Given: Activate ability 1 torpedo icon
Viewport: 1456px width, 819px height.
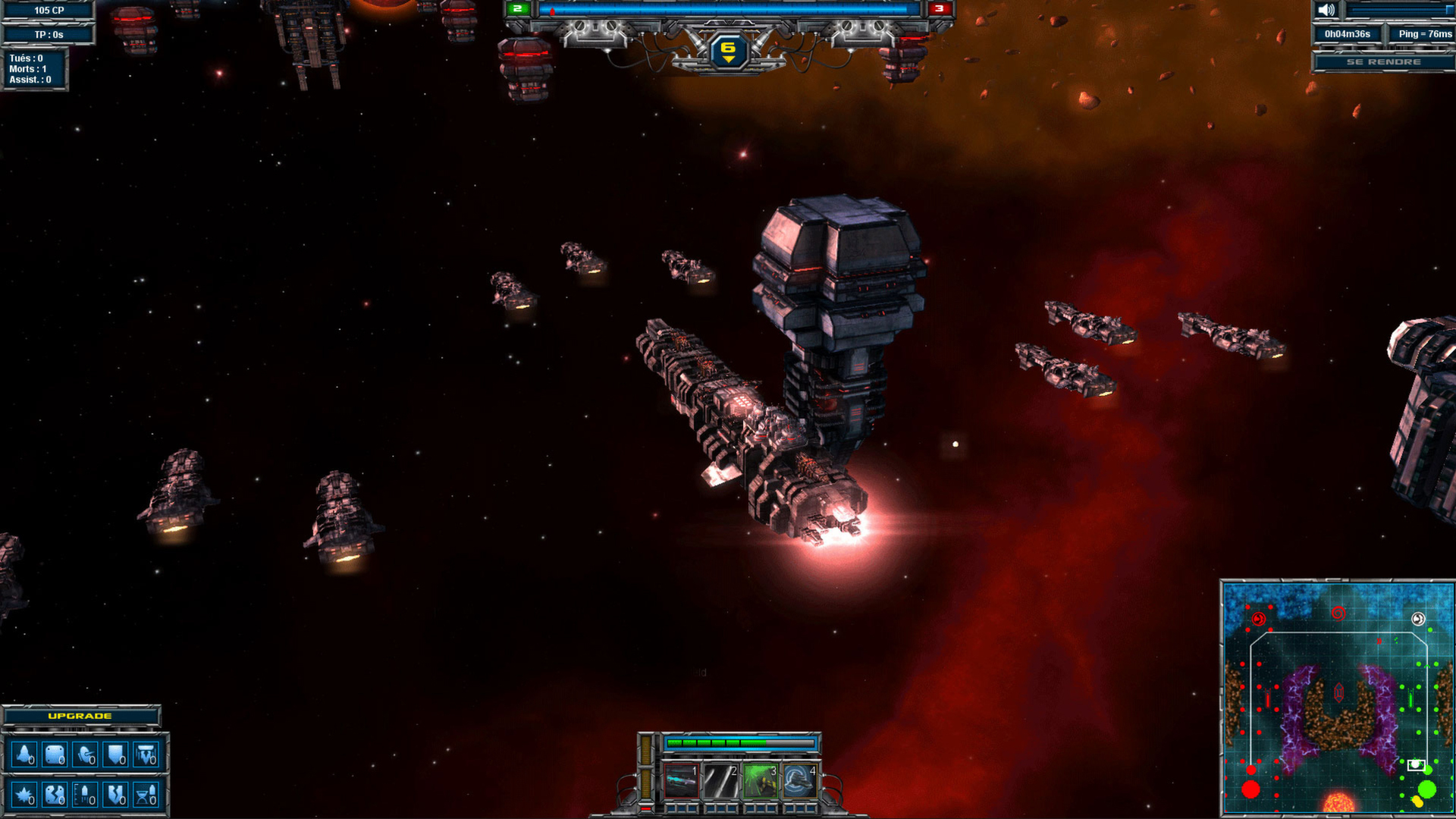Looking at the screenshot, I should point(681,781).
